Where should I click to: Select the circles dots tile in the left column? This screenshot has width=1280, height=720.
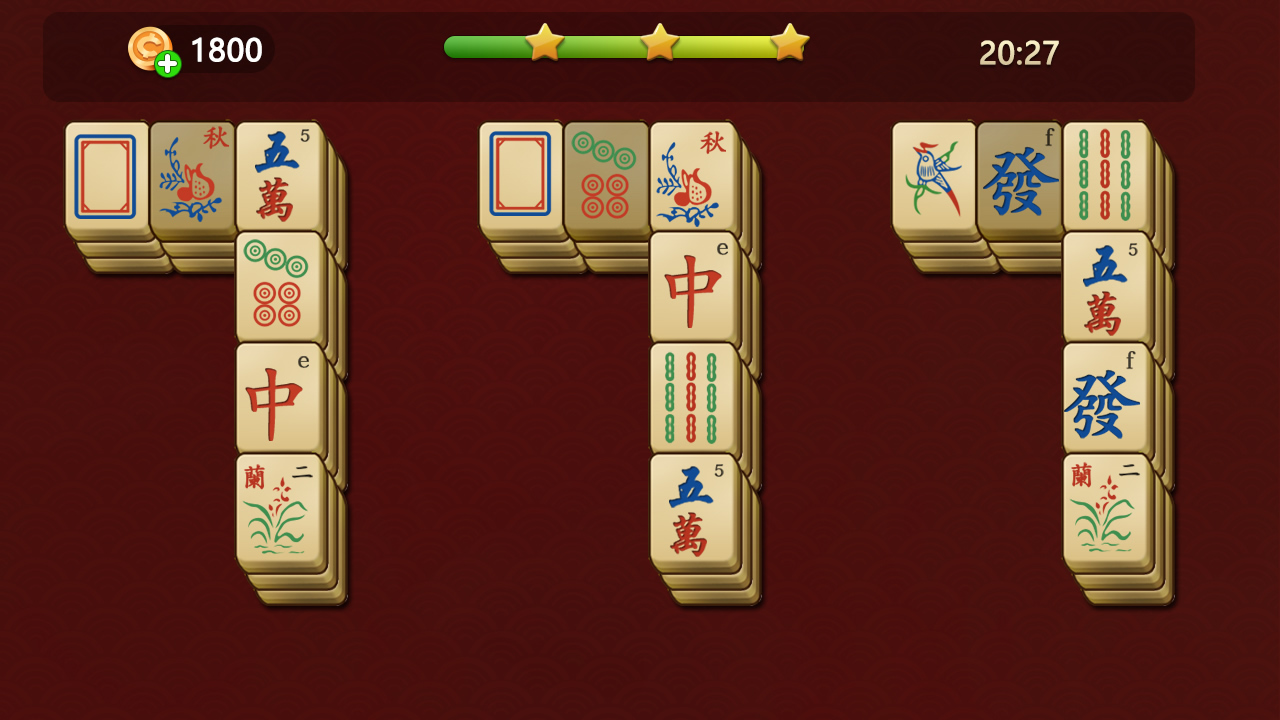[281, 283]
